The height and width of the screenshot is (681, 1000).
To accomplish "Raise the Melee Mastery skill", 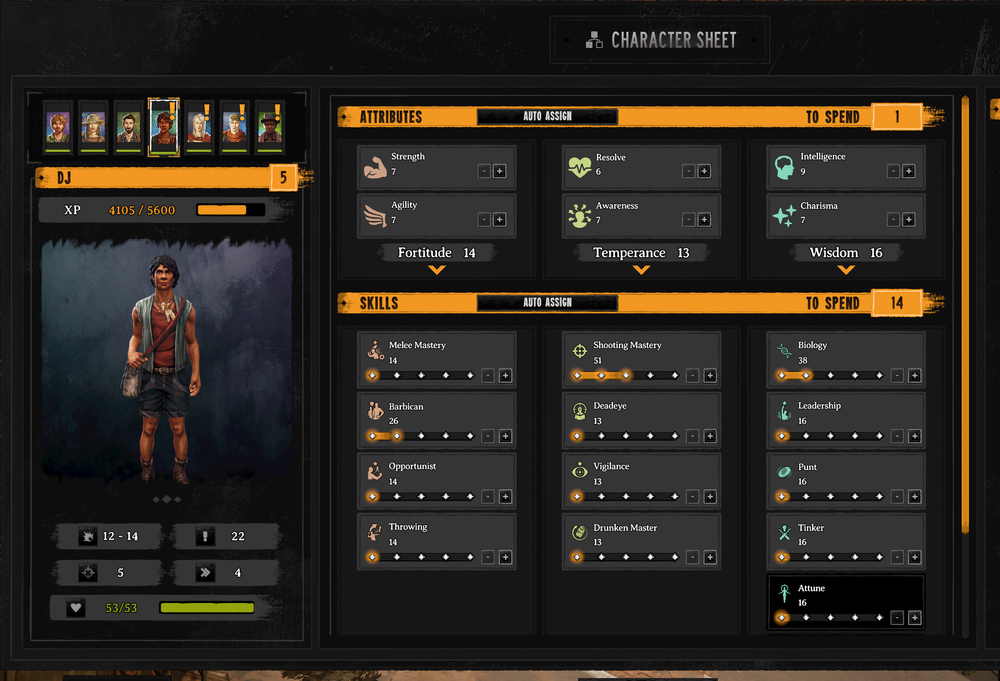I will (505, 376).
